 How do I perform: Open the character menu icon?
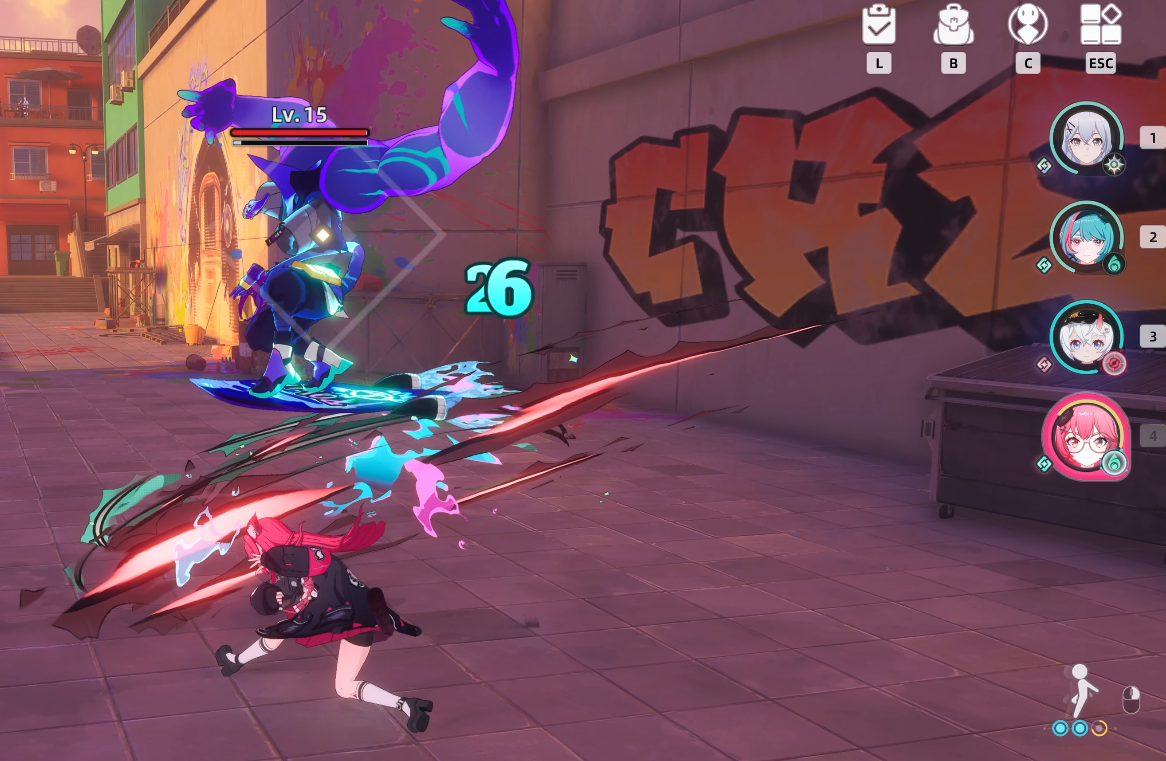click(x=1027, y=25)
